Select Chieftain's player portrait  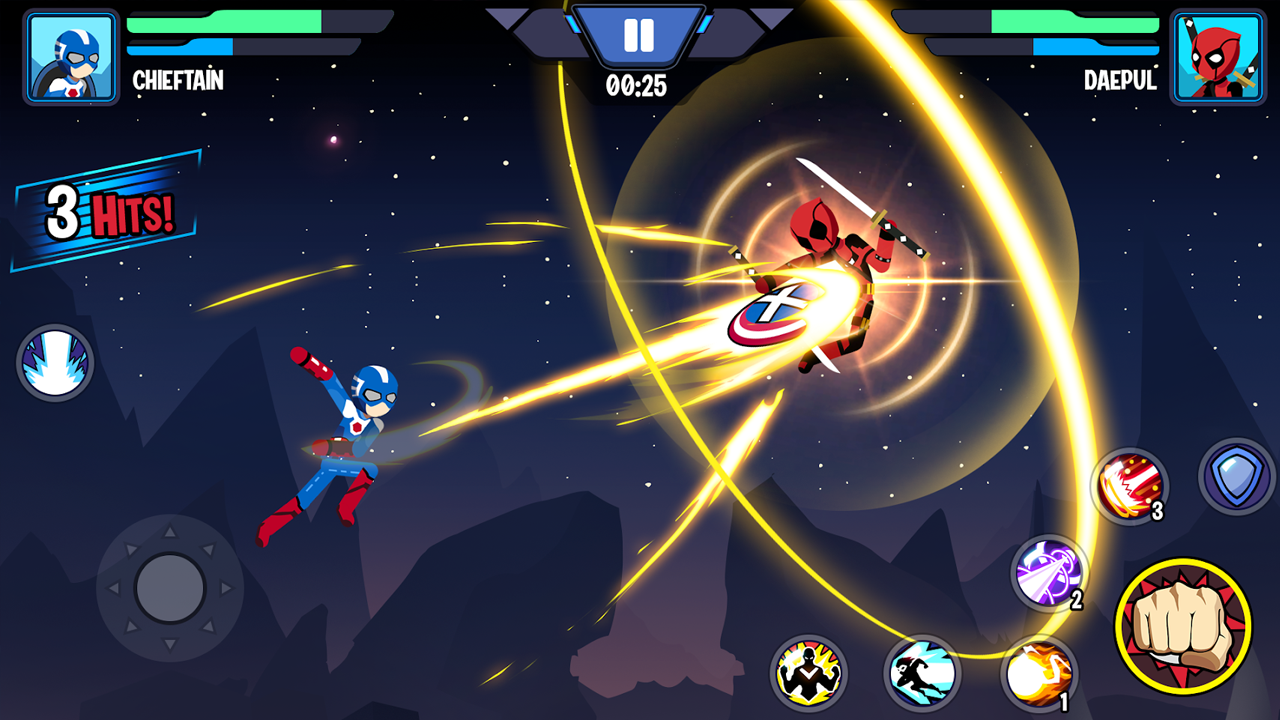pyautogui.click(x=71, y=57)
